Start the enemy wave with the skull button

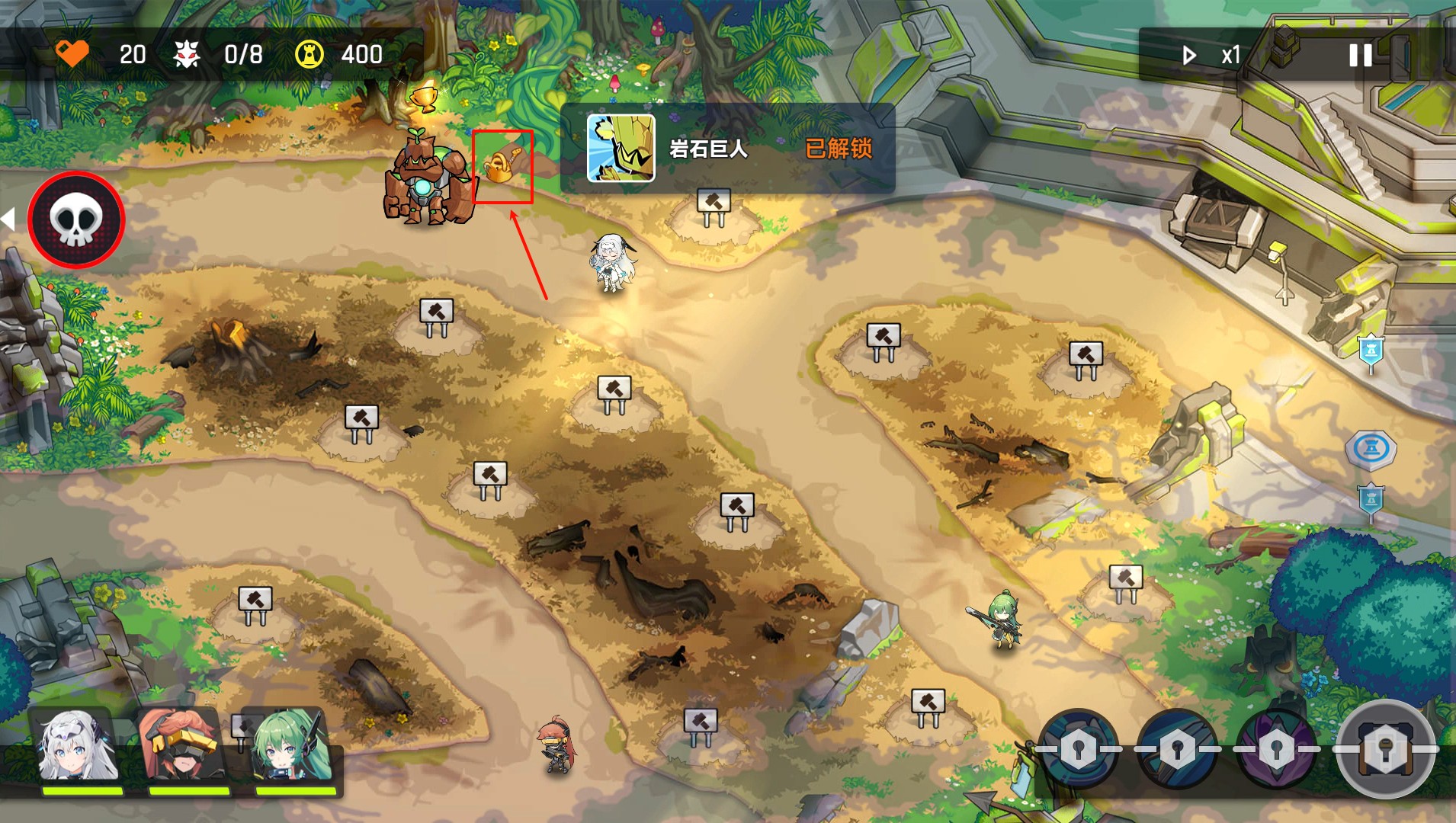75,219
